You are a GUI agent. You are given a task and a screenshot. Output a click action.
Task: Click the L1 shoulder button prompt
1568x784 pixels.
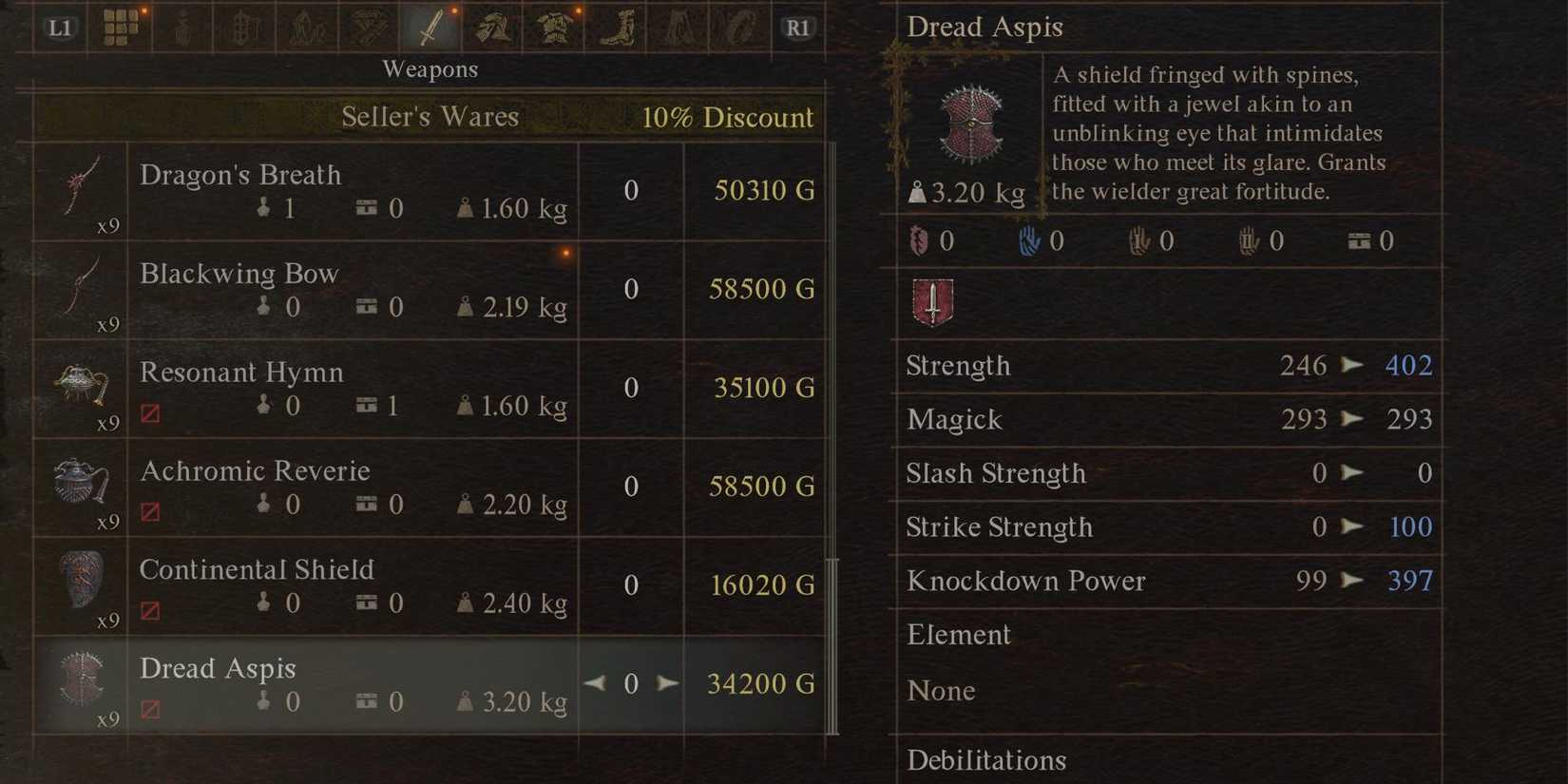tap(59, 27)
